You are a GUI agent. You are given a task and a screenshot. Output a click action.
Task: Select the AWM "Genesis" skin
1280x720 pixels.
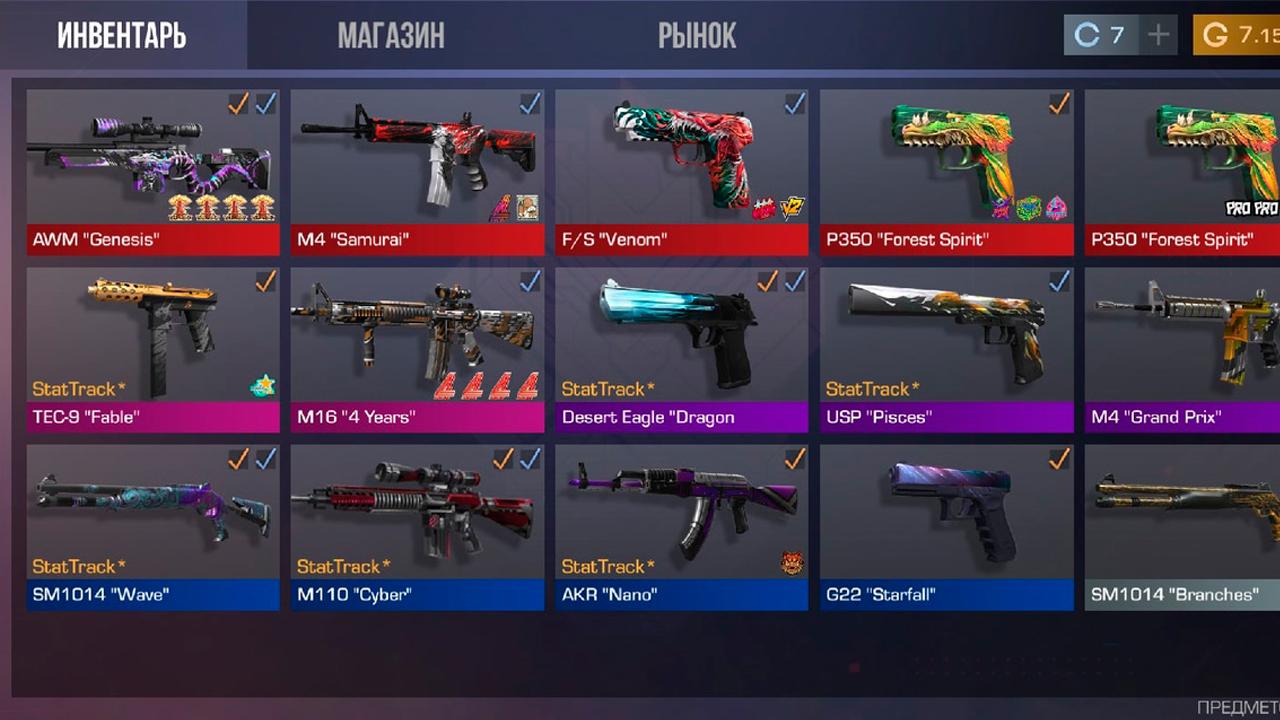pos(153,171)
